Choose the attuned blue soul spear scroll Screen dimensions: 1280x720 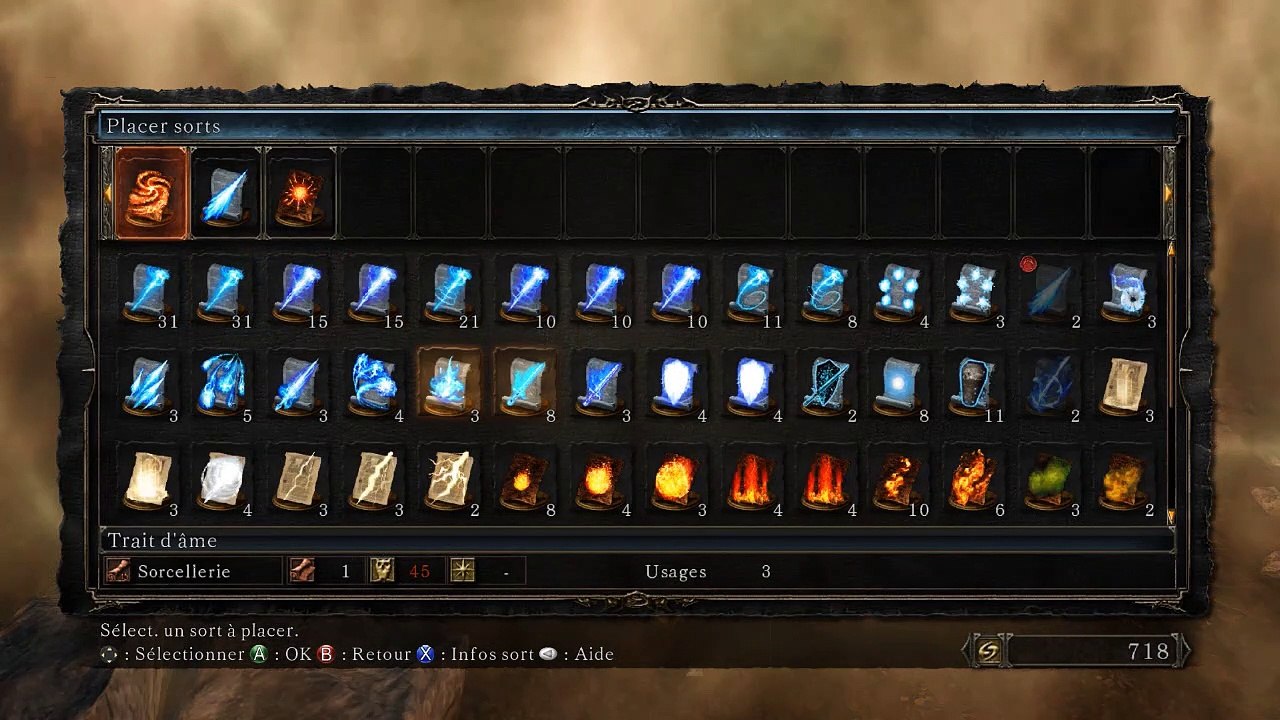[x=226, y=193]
